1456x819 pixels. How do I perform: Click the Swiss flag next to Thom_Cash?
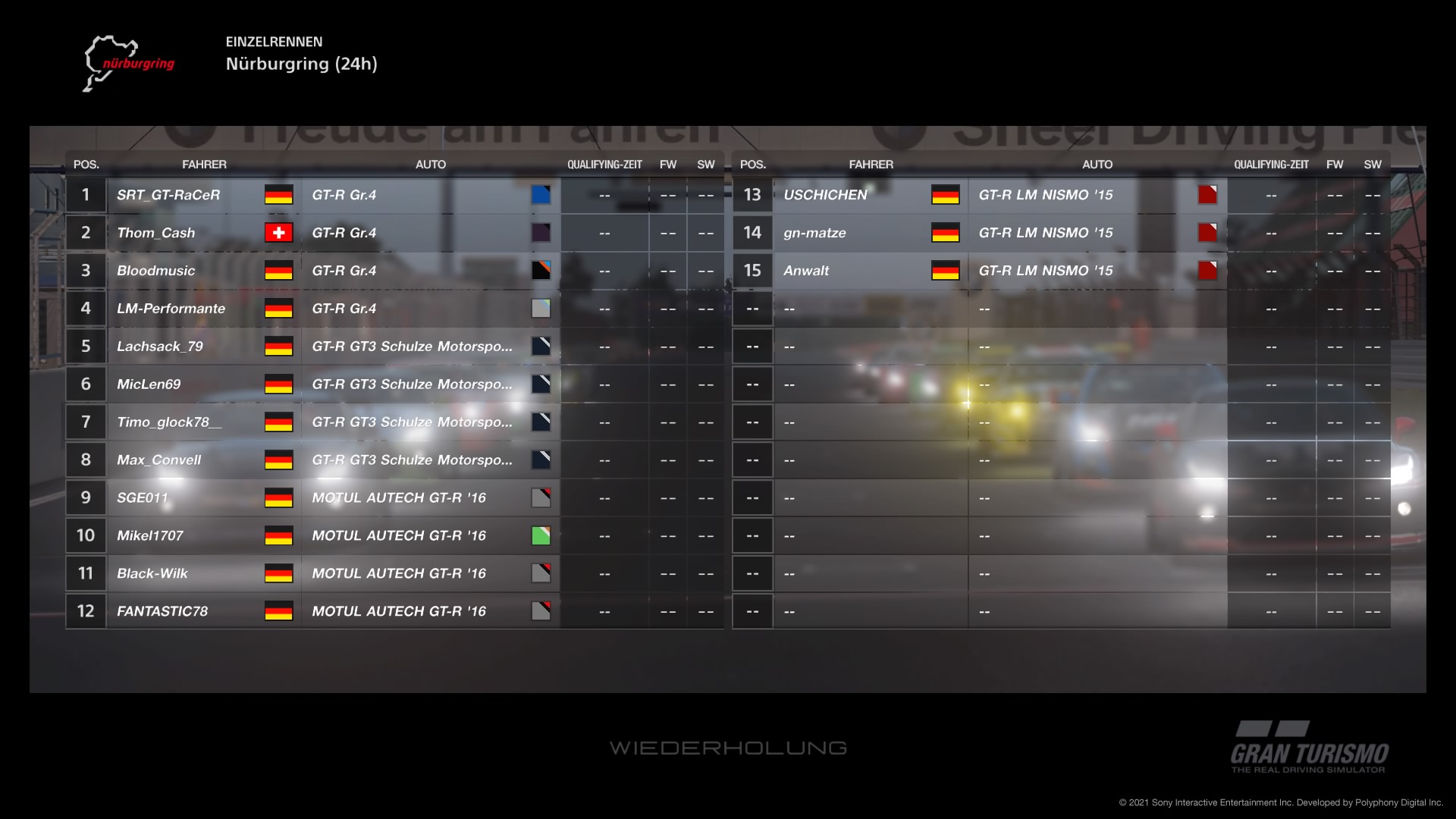click(279, 233)
